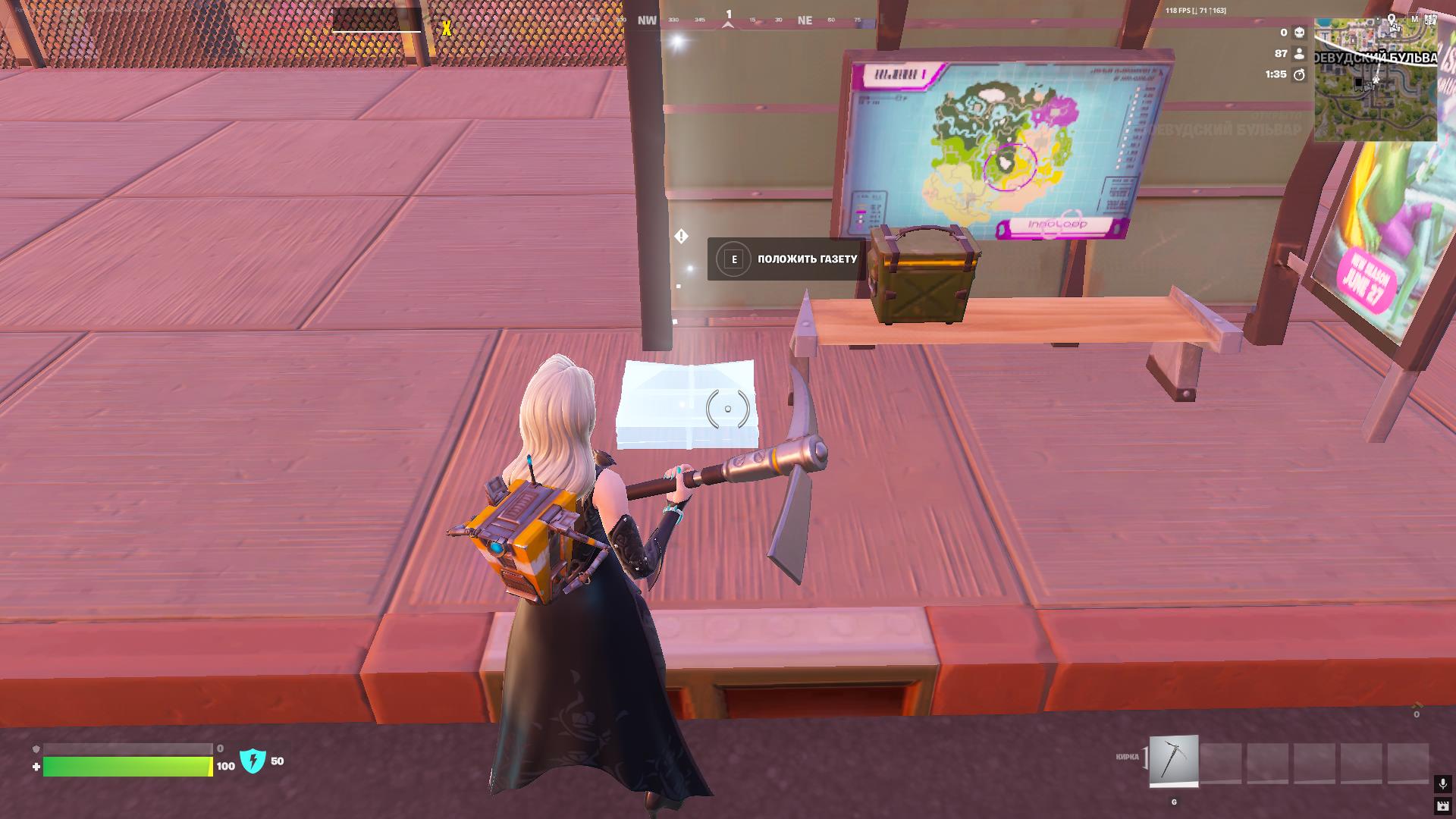Open the replay clapperboard icon

(x=1442, y=805)
